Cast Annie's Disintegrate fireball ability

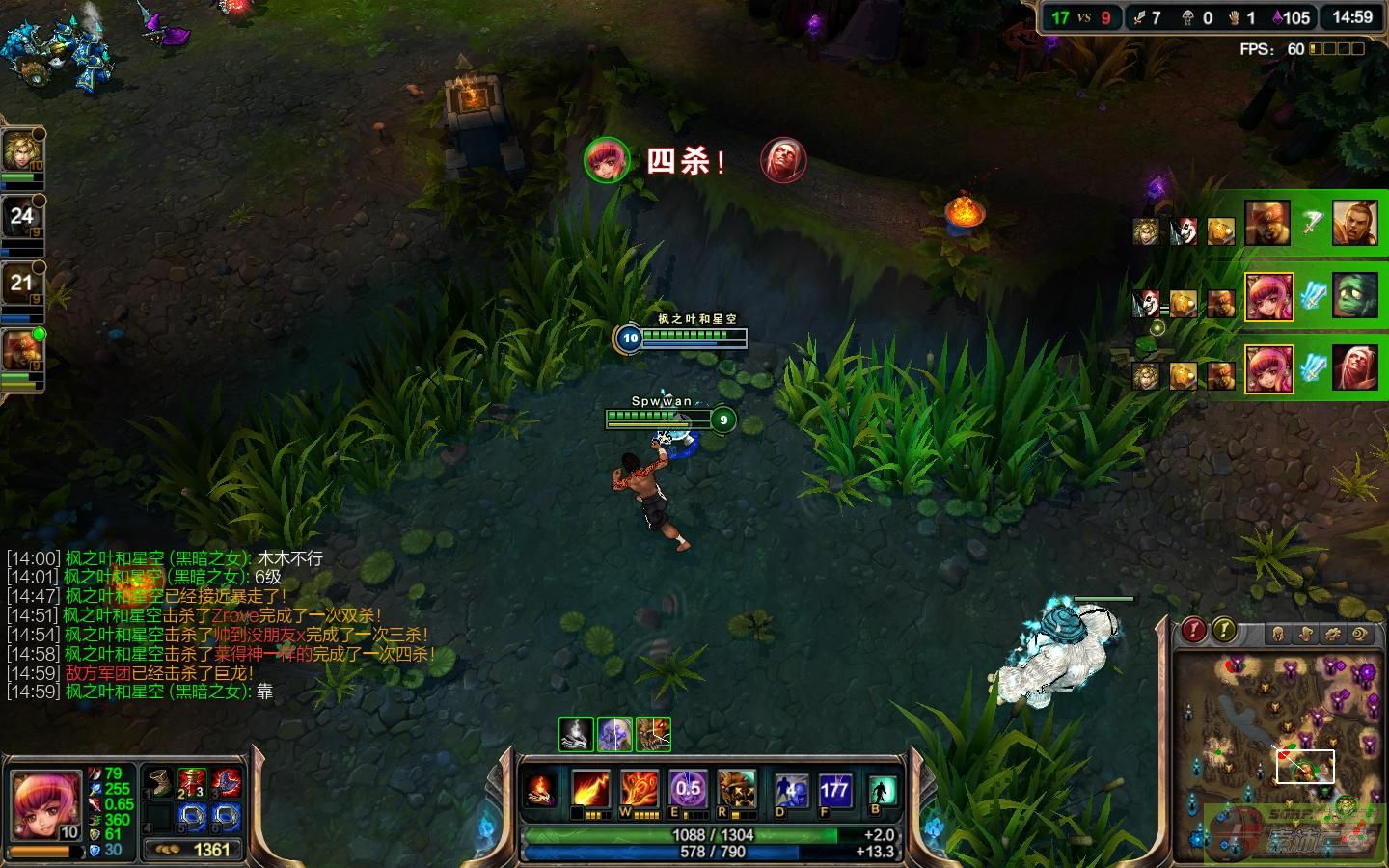(590, 789)
